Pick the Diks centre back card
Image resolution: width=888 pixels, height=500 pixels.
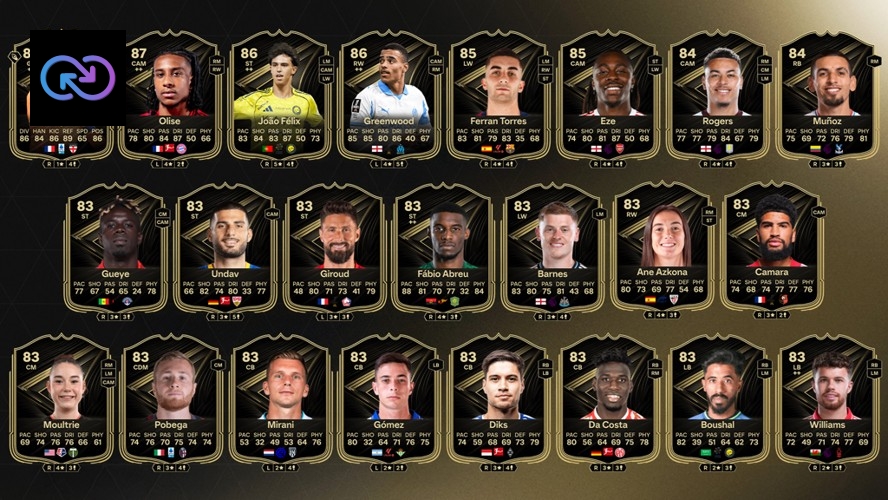pos(499,398)
